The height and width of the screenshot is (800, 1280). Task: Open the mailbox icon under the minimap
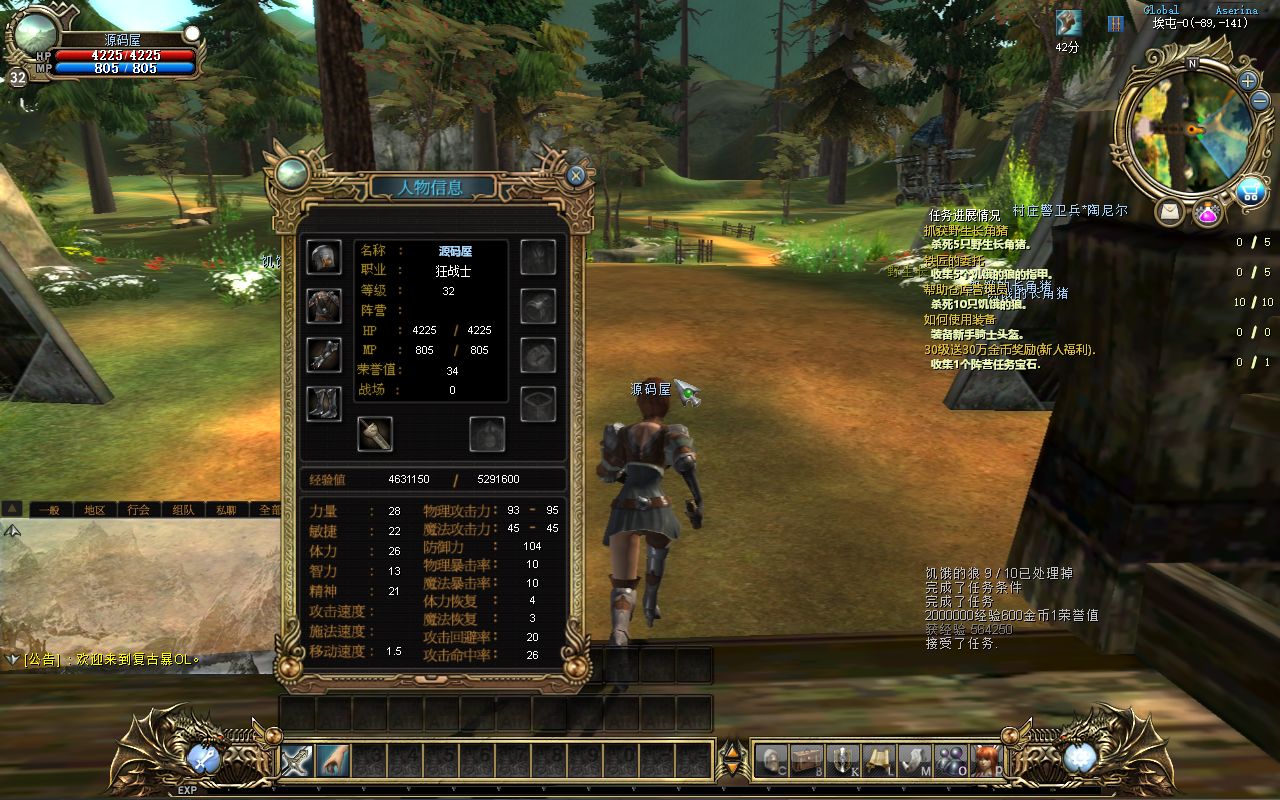[x=1170, y=211]
